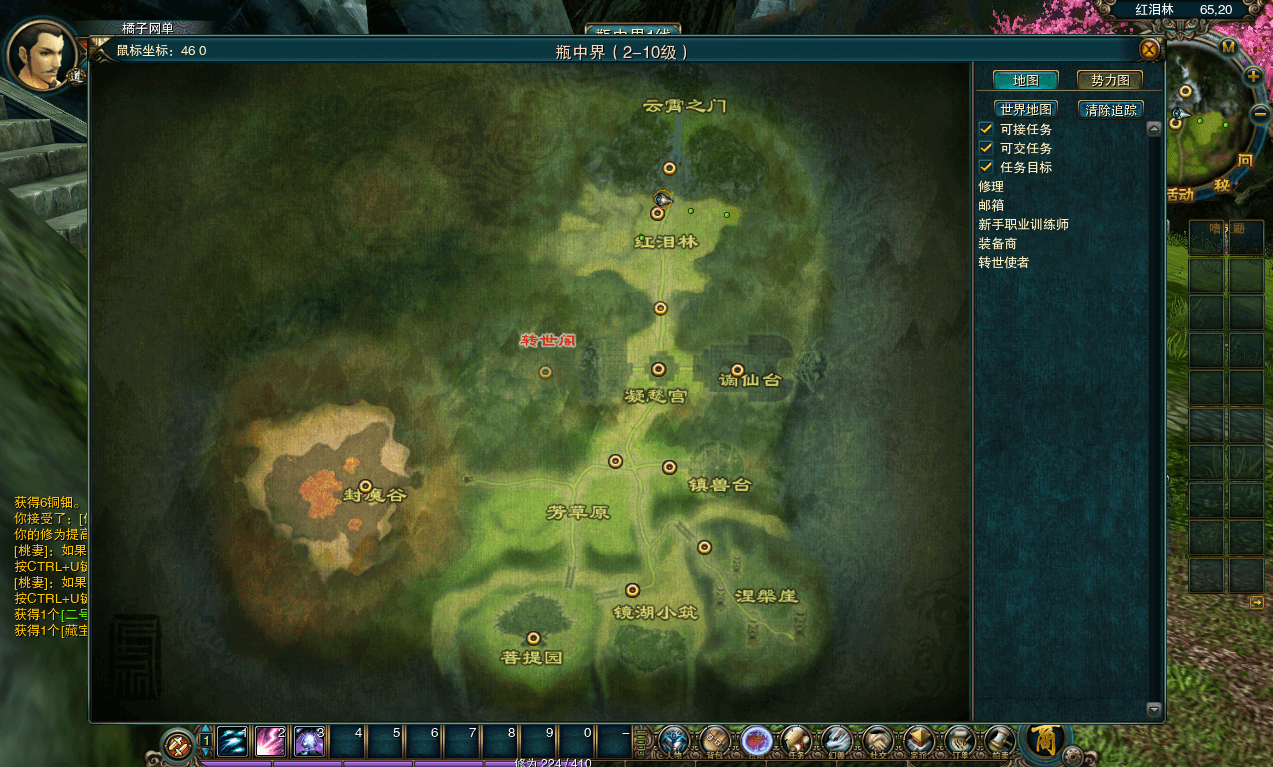Select the 邮箱 legend entry
The image size is (1273, 767).
coord(991,205)
